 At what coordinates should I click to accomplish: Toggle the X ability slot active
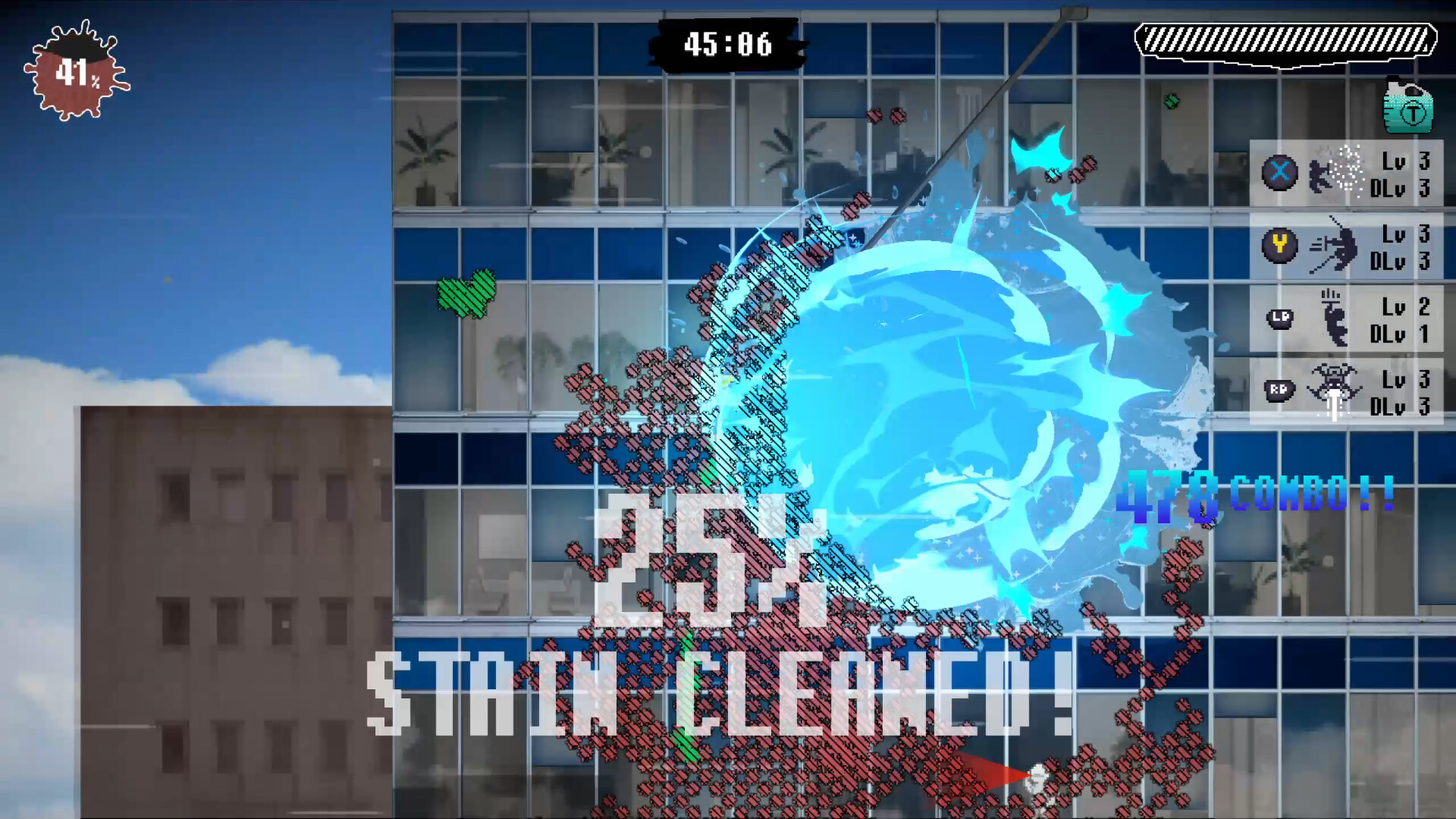click(x=1346, y=173)
